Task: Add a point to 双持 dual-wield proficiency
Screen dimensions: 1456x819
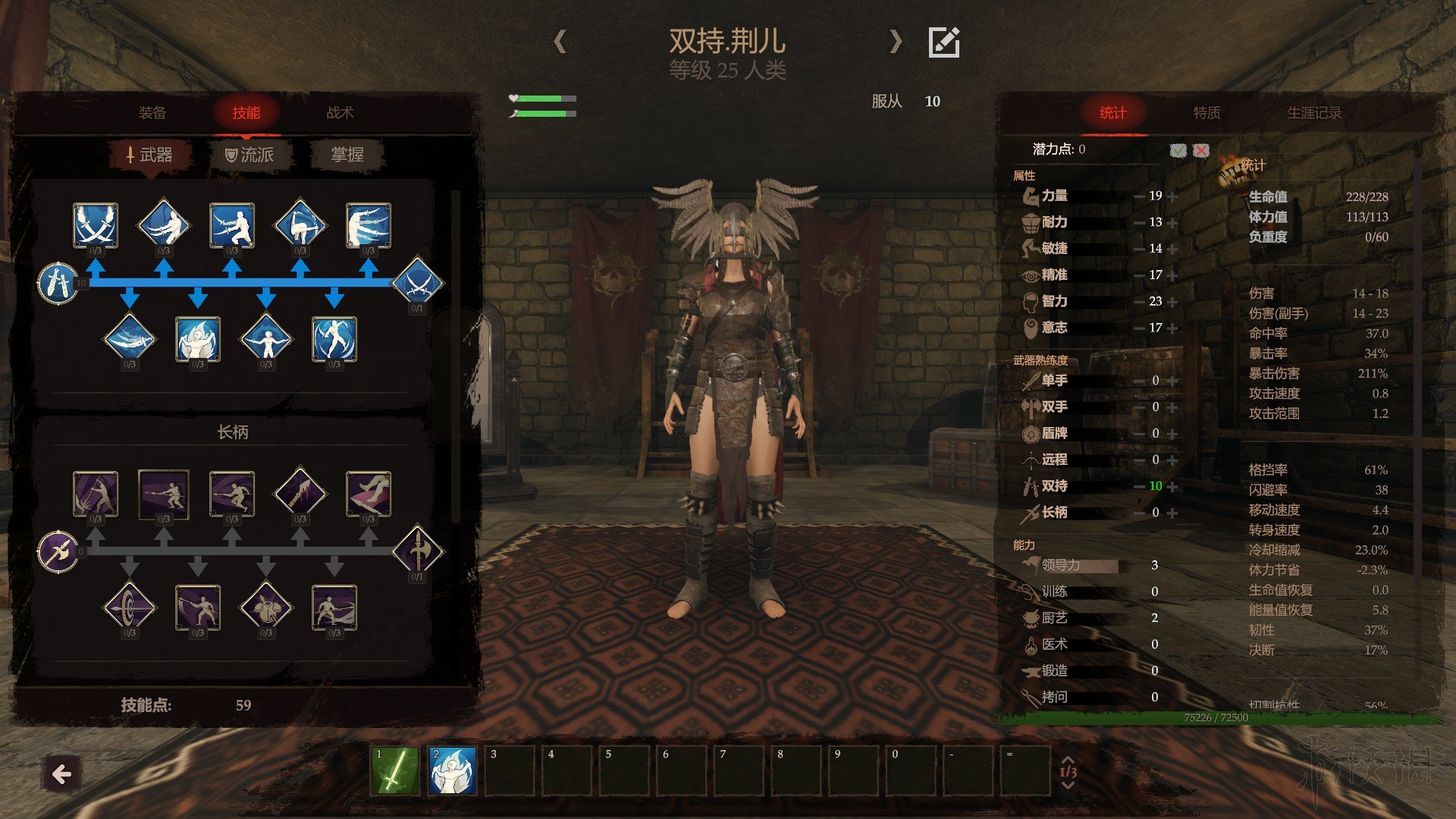Action: point(1173,487)
